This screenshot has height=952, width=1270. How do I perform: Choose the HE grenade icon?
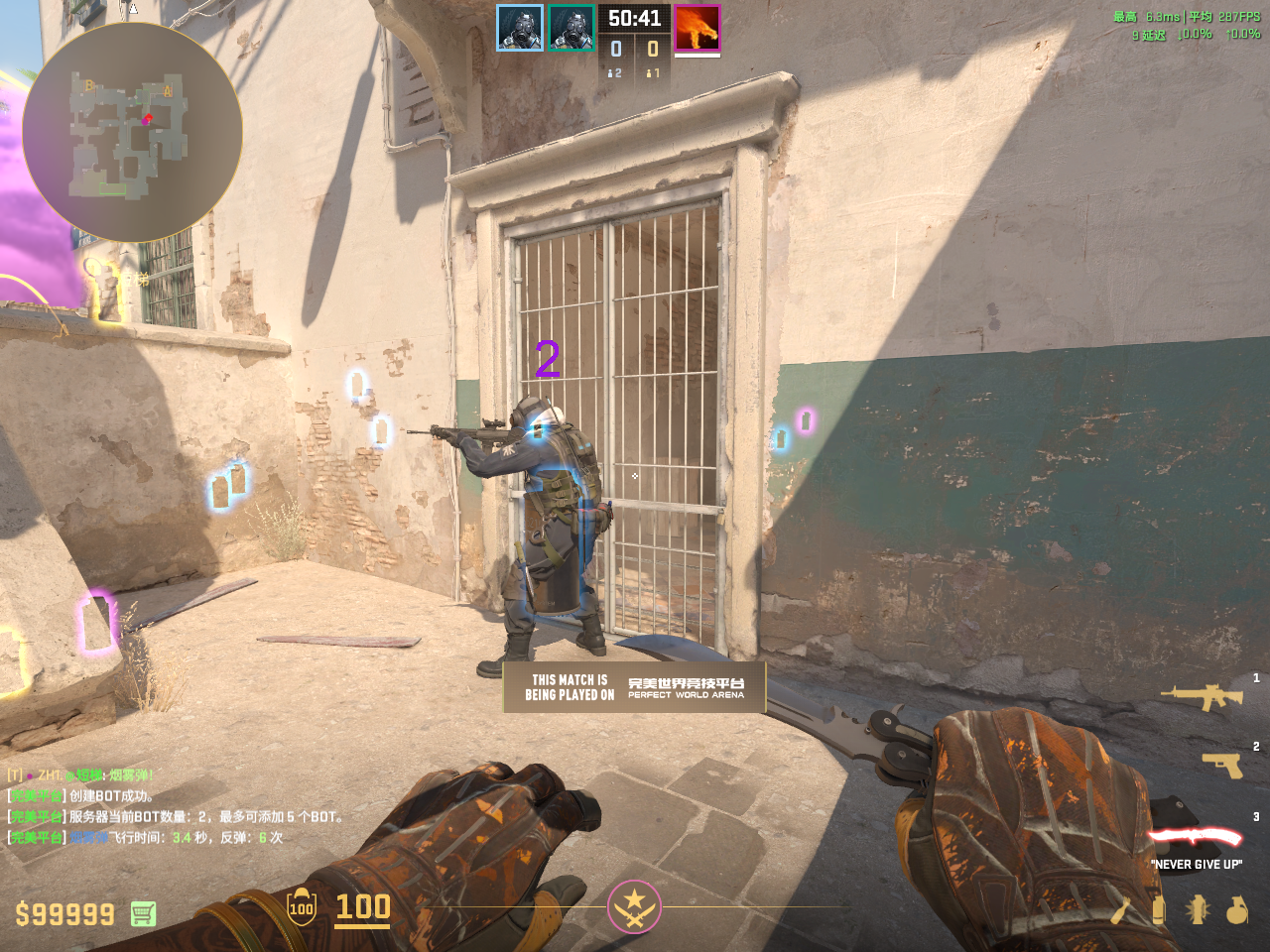(x=1236, y=908)
